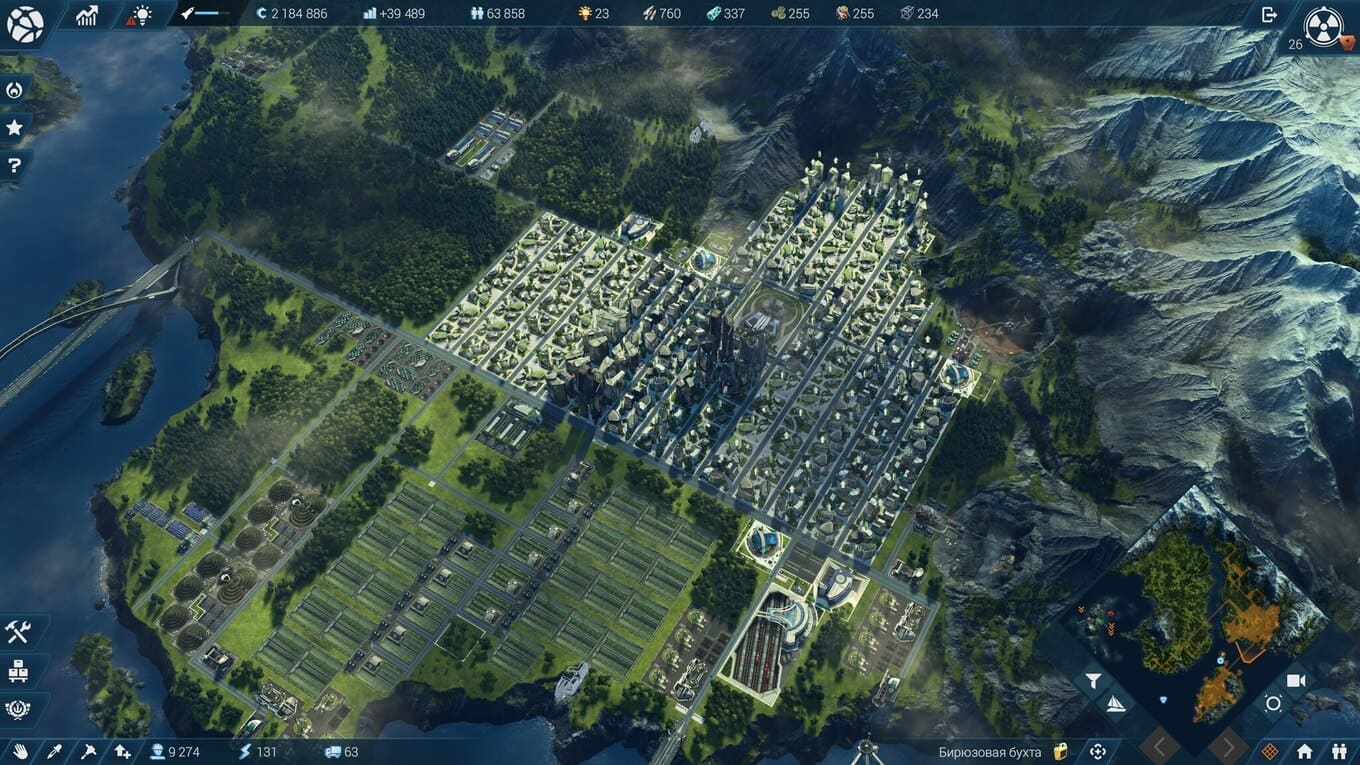Select the house icon in the bottom bar
This screenshot has width=1360, height=765.
click(1305, 751)
